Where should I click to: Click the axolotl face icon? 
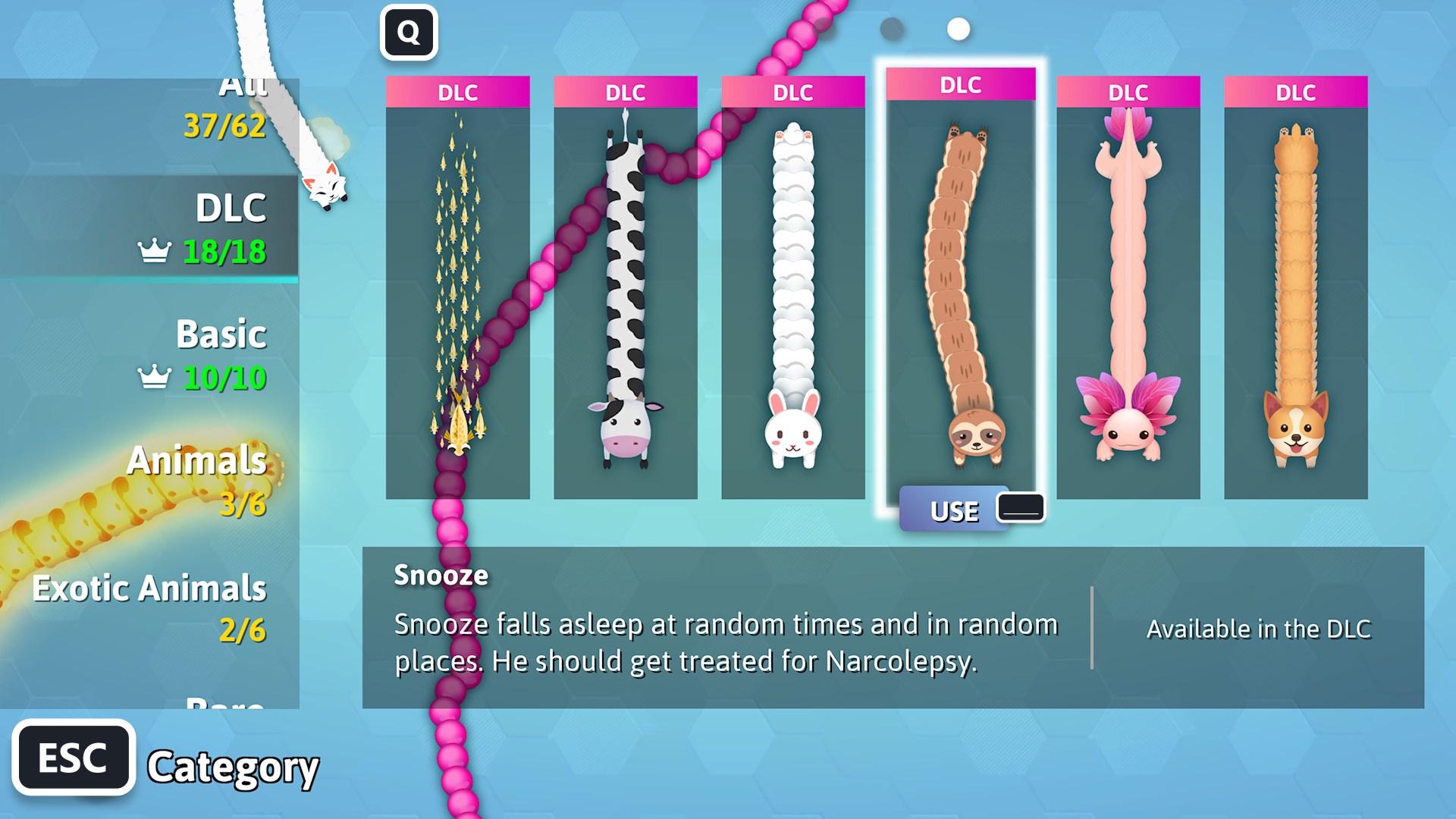click(x=1126, y=433)
